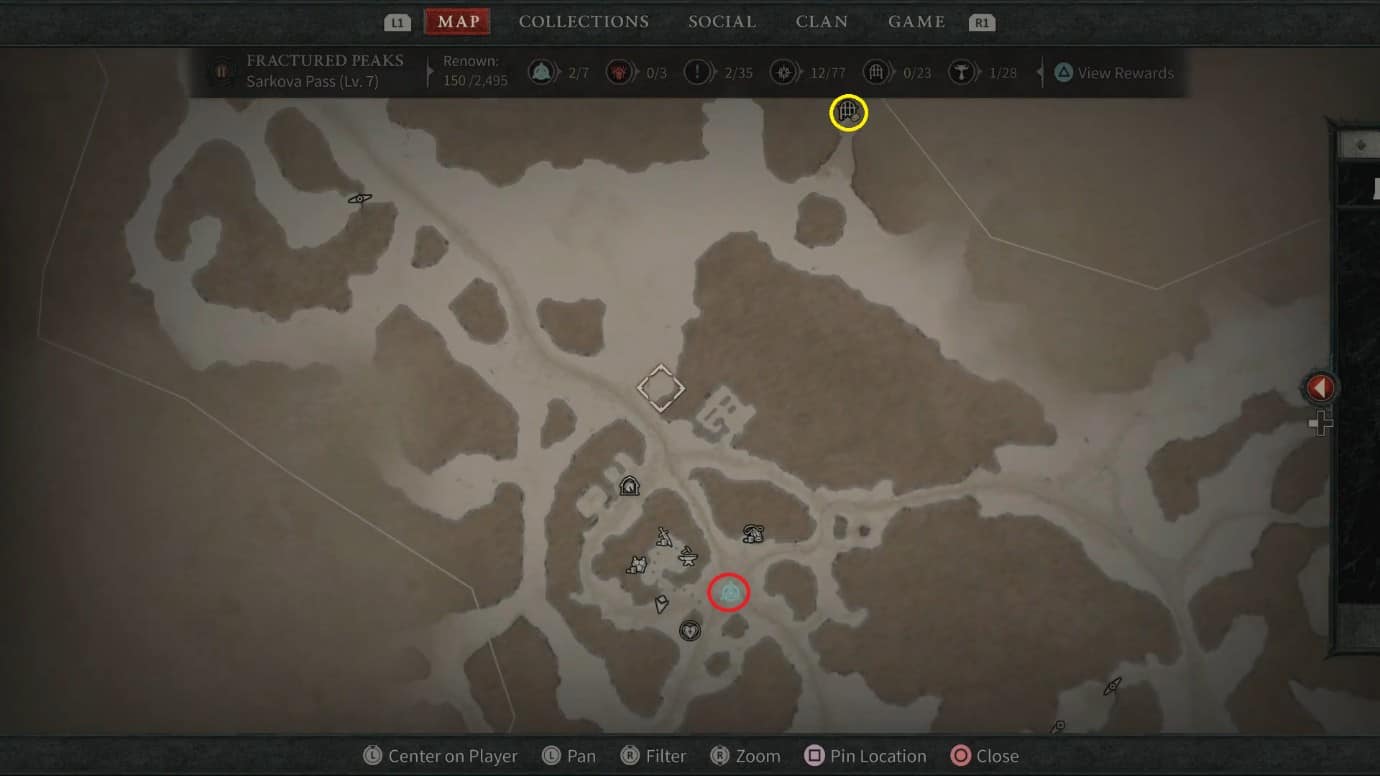This screenshot has height=776, width=1380.
Task: Toggle the Altars of Lilith 0/3 tracker
Action: [618, 72]
